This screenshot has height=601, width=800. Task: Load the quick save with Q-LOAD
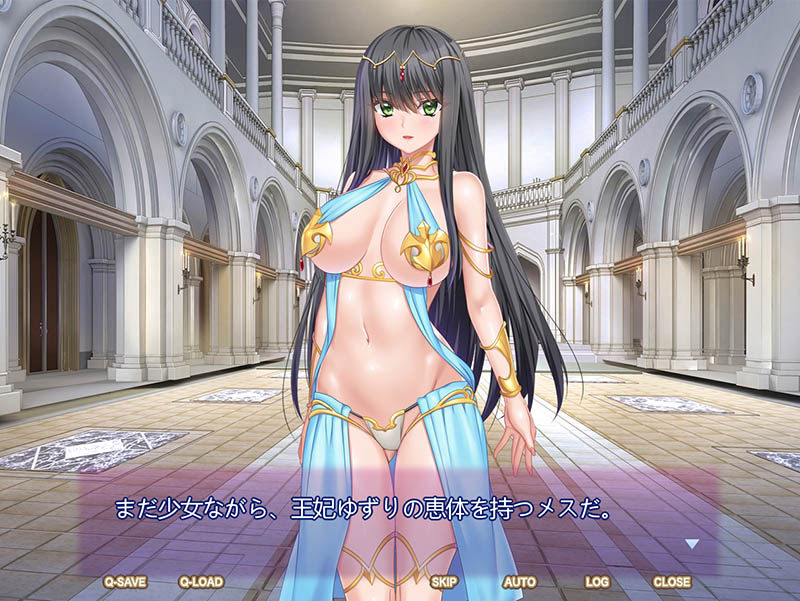pyautogui.click(x=200, y=581)
